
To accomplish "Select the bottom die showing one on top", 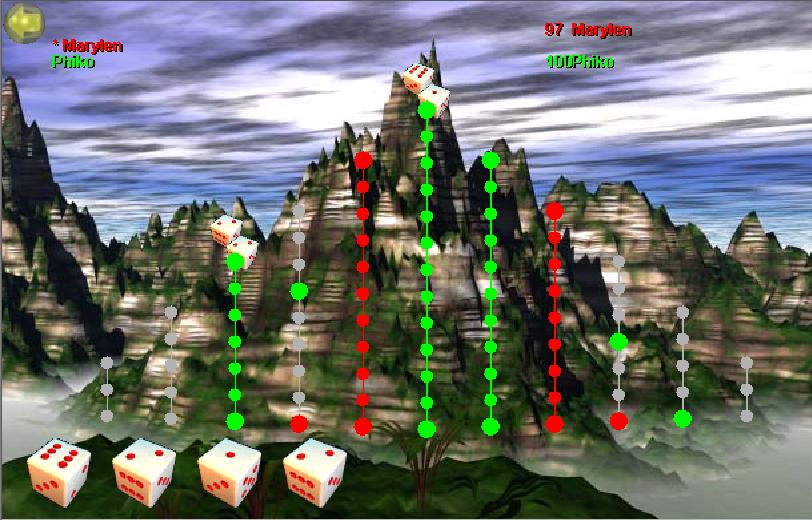I will [229, 470].
